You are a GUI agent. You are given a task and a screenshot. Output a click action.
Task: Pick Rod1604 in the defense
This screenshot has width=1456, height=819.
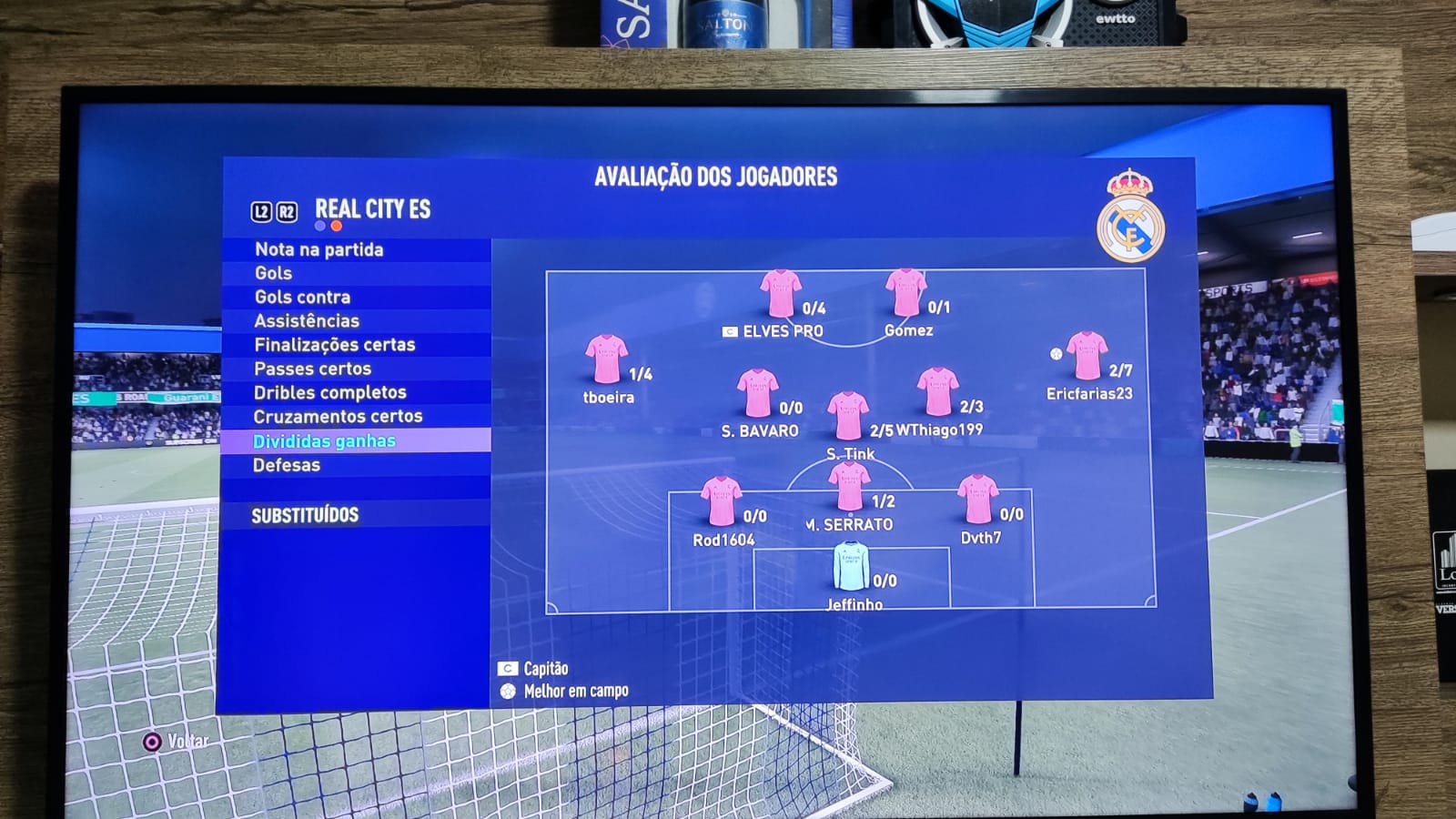[x=721, y=501]
